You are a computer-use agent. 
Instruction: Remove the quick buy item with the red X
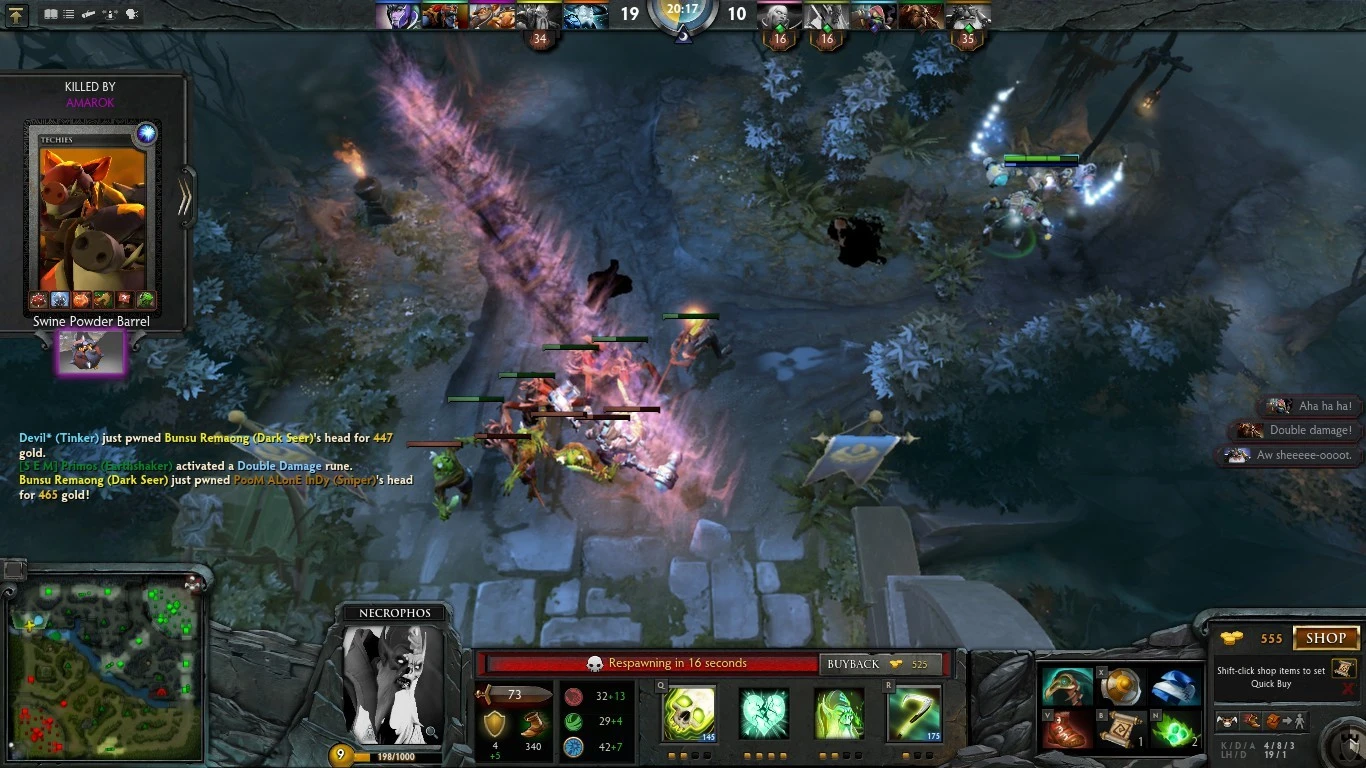coord(1347,687)
